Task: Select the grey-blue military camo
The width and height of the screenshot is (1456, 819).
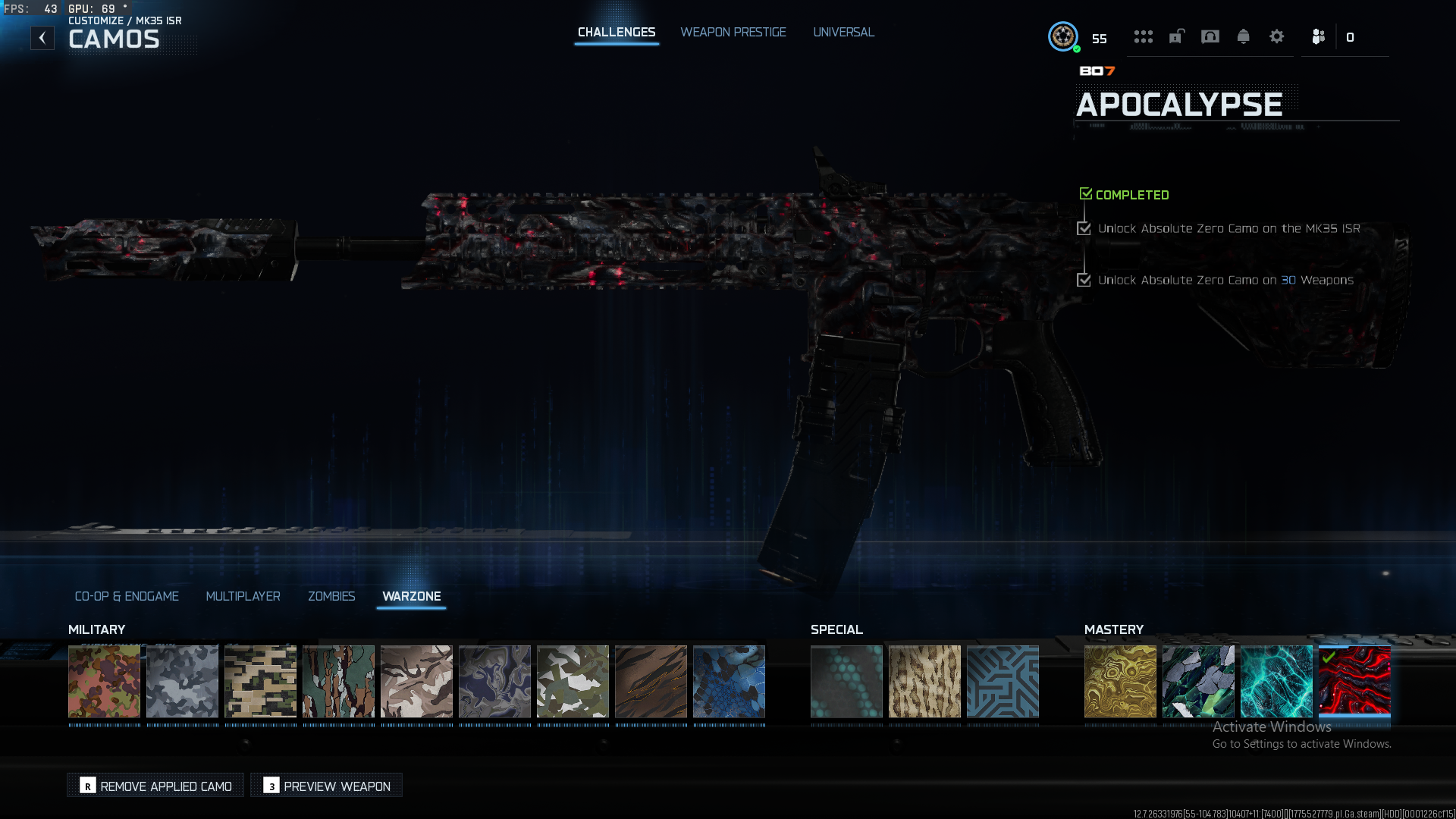Action: 182,681
